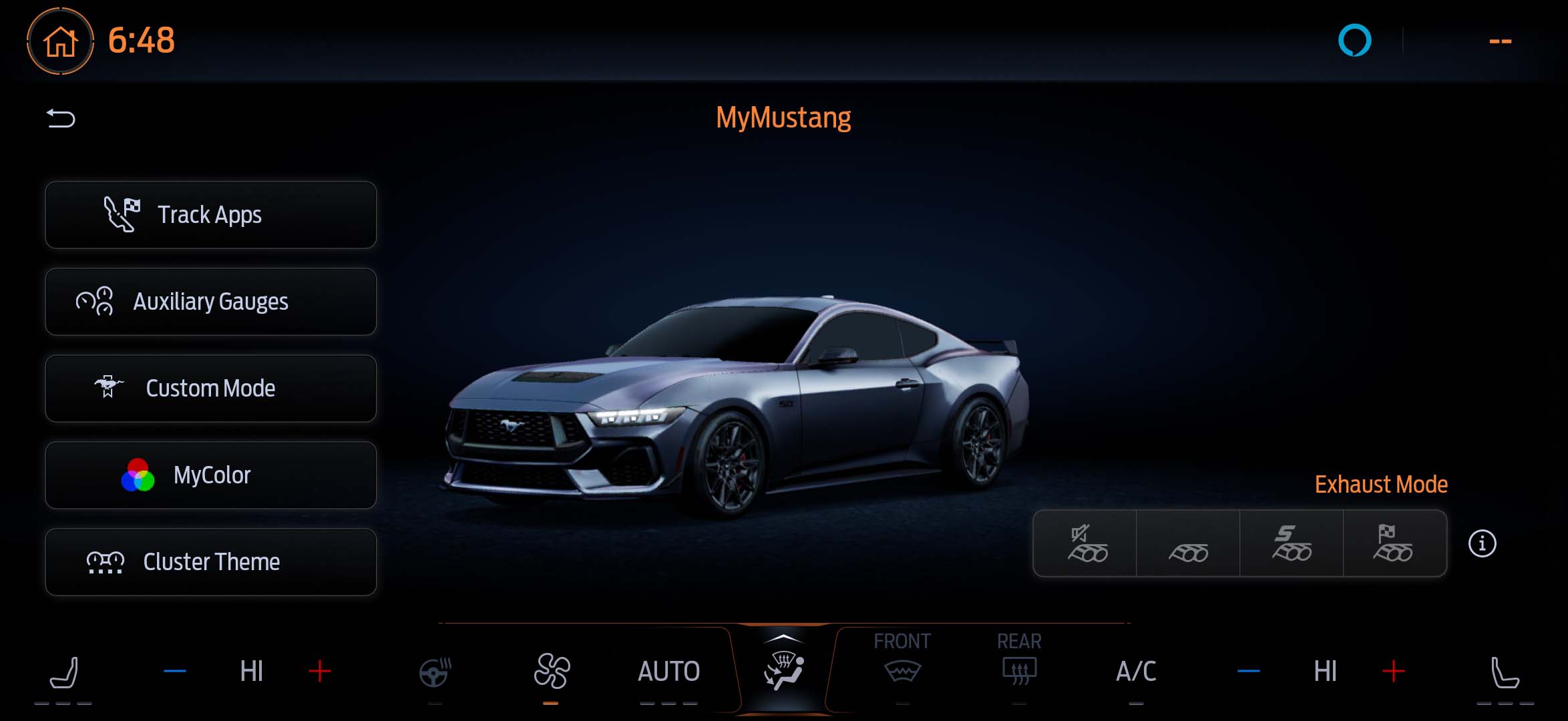Activate the Alexa voice assistant icon
The height and width of the screenshot is (721, 1568).
(1354, 41)
